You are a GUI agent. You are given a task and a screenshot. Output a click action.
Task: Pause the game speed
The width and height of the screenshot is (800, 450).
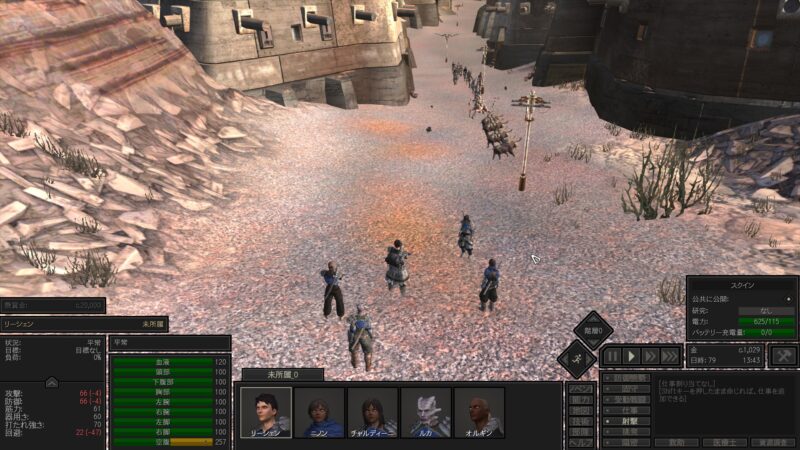[x=612, y=356]
